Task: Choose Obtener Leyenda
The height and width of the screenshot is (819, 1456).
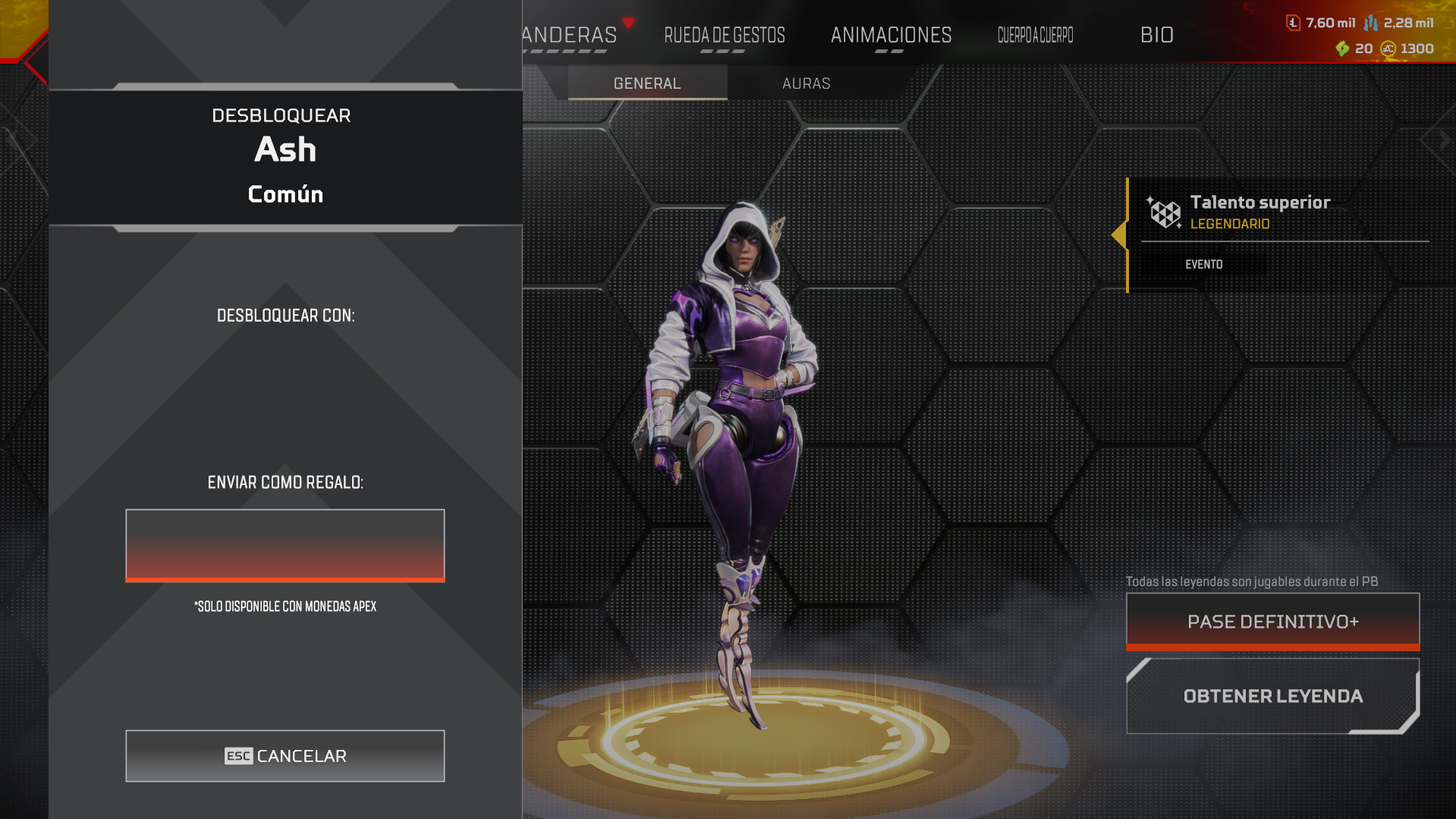Action: (1272, 696)
